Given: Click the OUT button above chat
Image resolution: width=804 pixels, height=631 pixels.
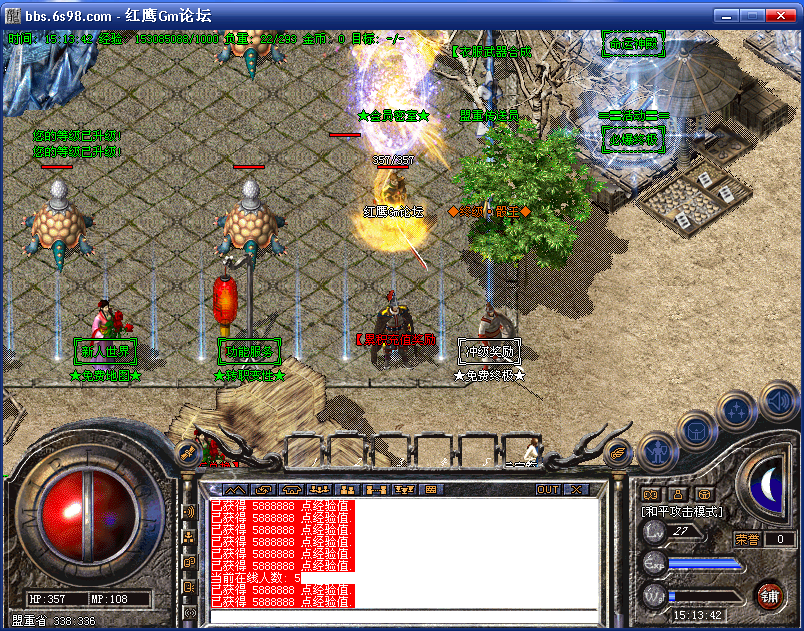Looking at the screenshot, I should [x=548, y=489].
